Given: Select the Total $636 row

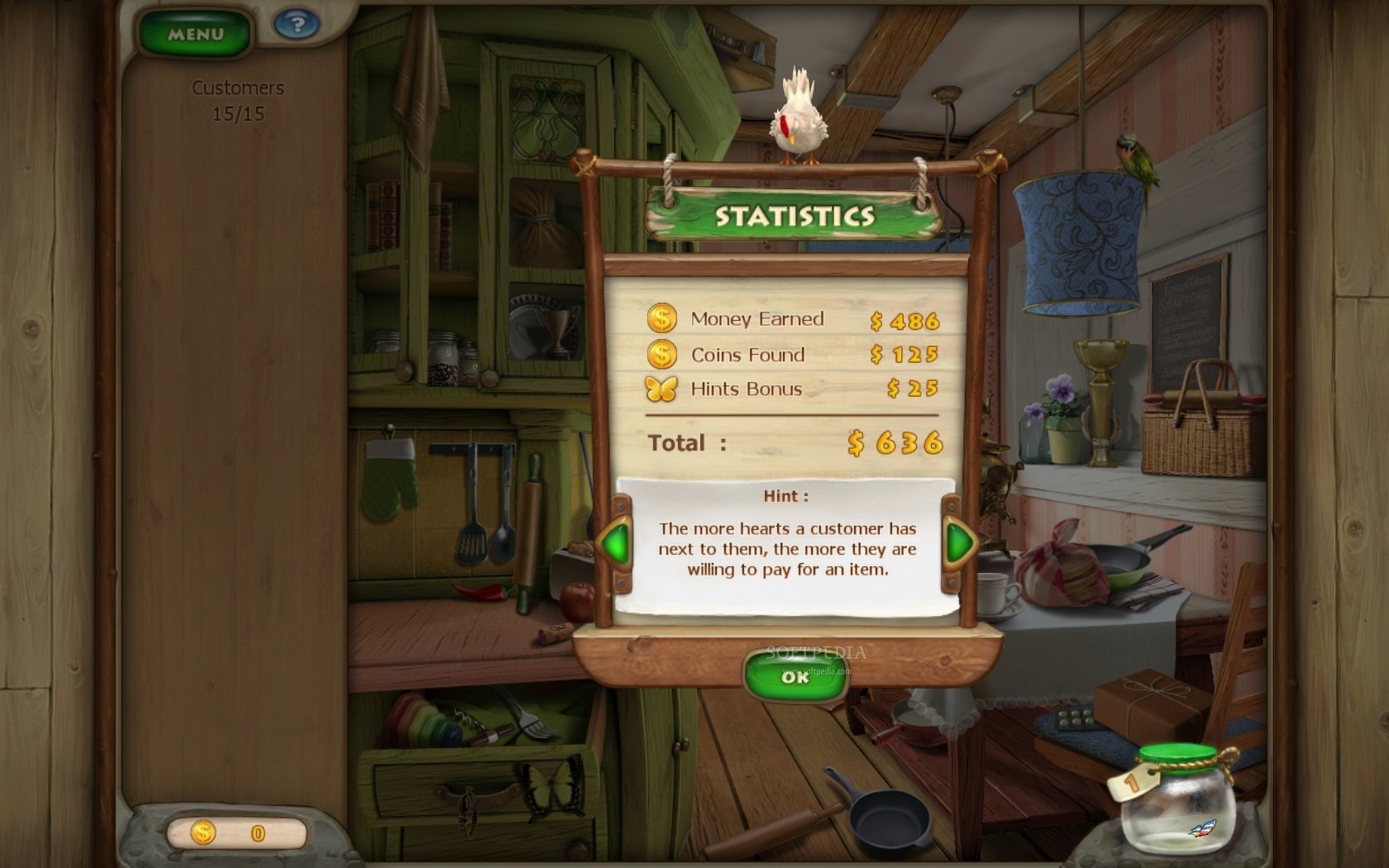Looking at the screenshot, I should coord(794,443).
